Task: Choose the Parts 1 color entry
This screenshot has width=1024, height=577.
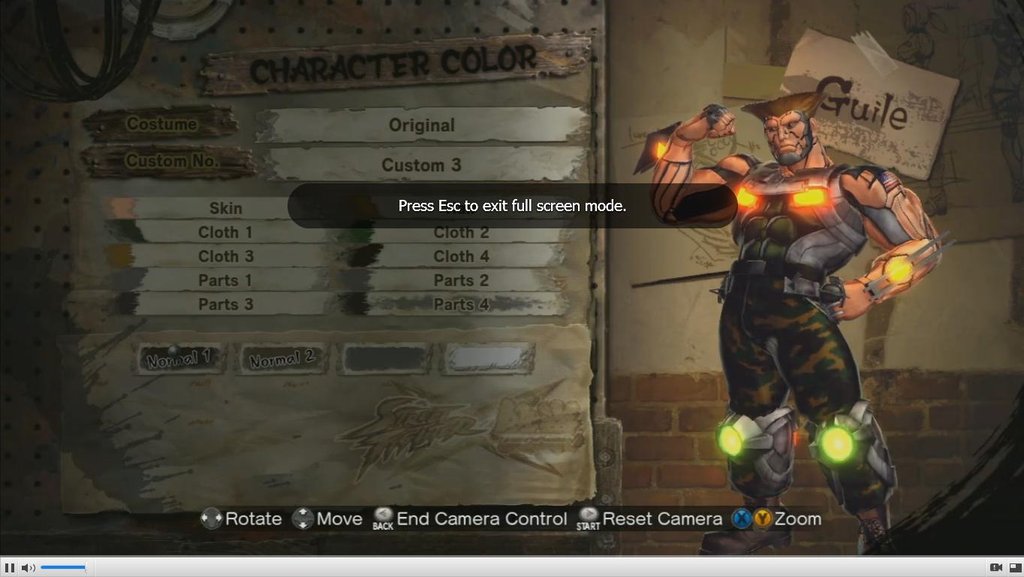Action: (225, 280)
